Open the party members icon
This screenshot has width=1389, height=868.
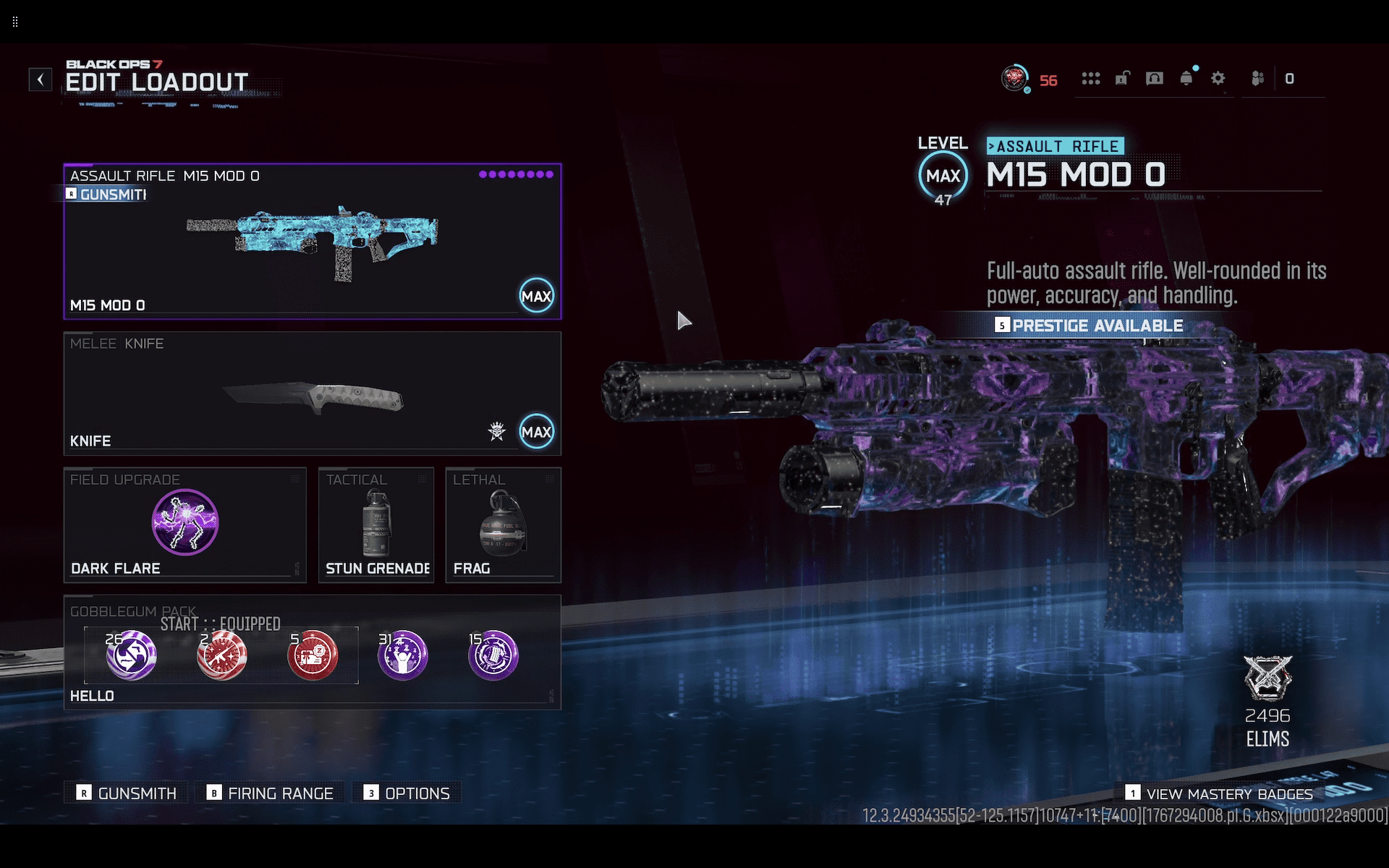(1258, 78)
